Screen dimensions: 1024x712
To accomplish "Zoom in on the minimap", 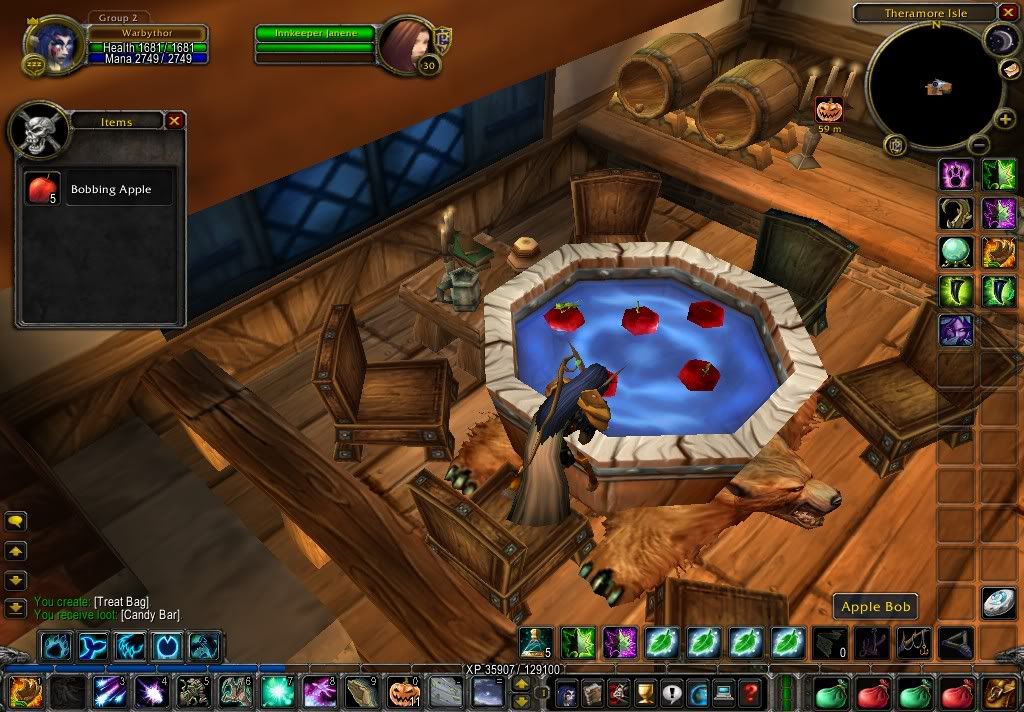I will tap(1005, 120).
